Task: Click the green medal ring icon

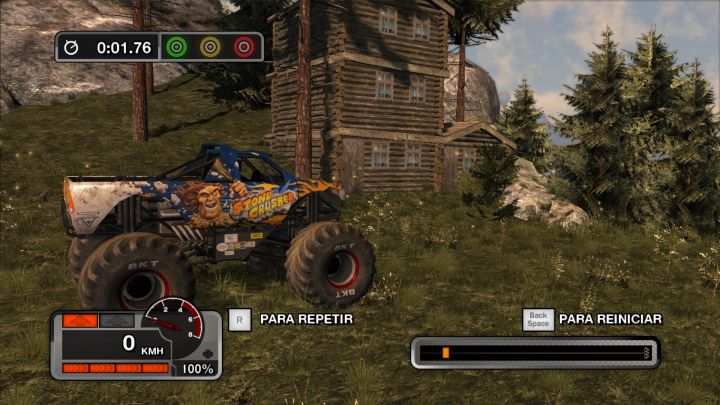Action: pyautogui.click(x=177, y=46)
